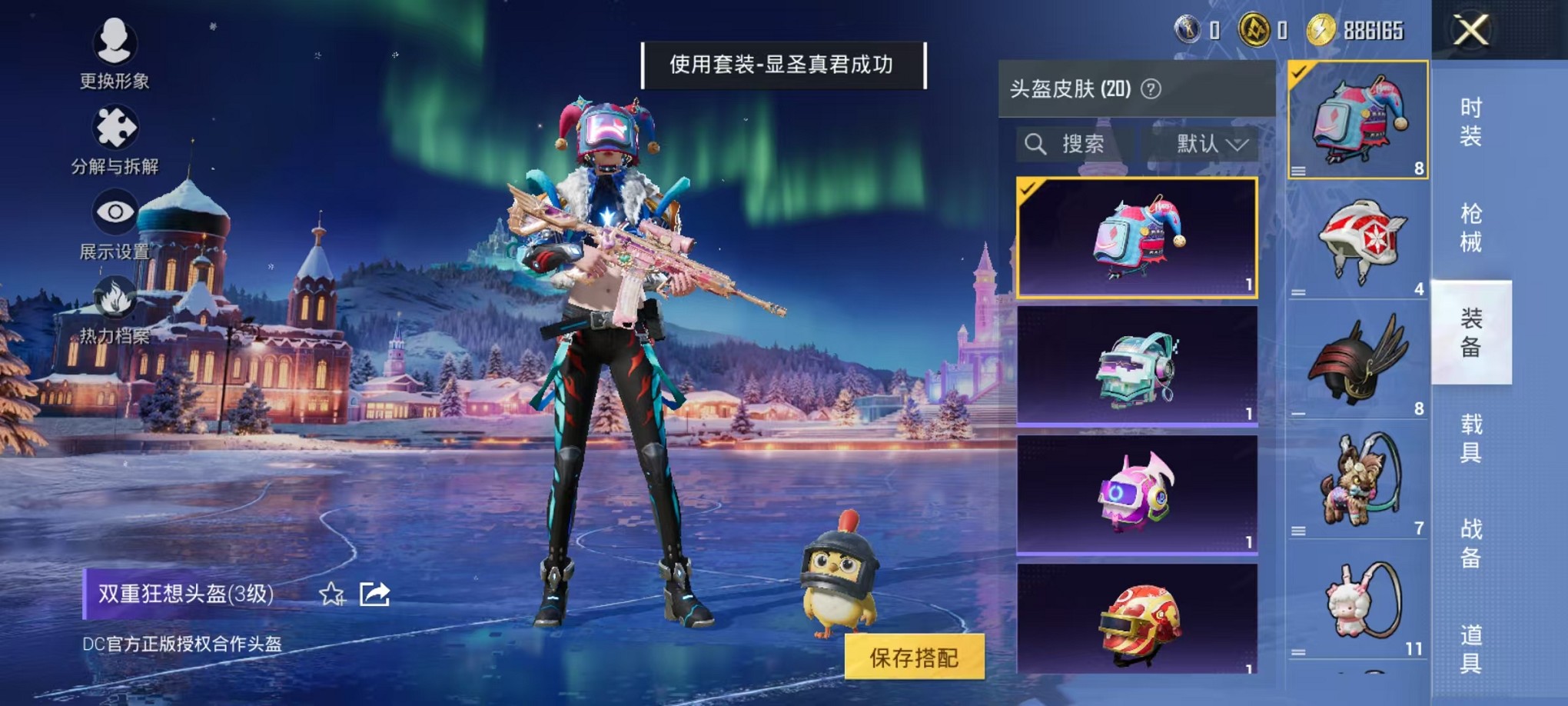The height and width of the screenshot is (706, 1568).
Task: Close the screen with the X button
Action: 1471,31
